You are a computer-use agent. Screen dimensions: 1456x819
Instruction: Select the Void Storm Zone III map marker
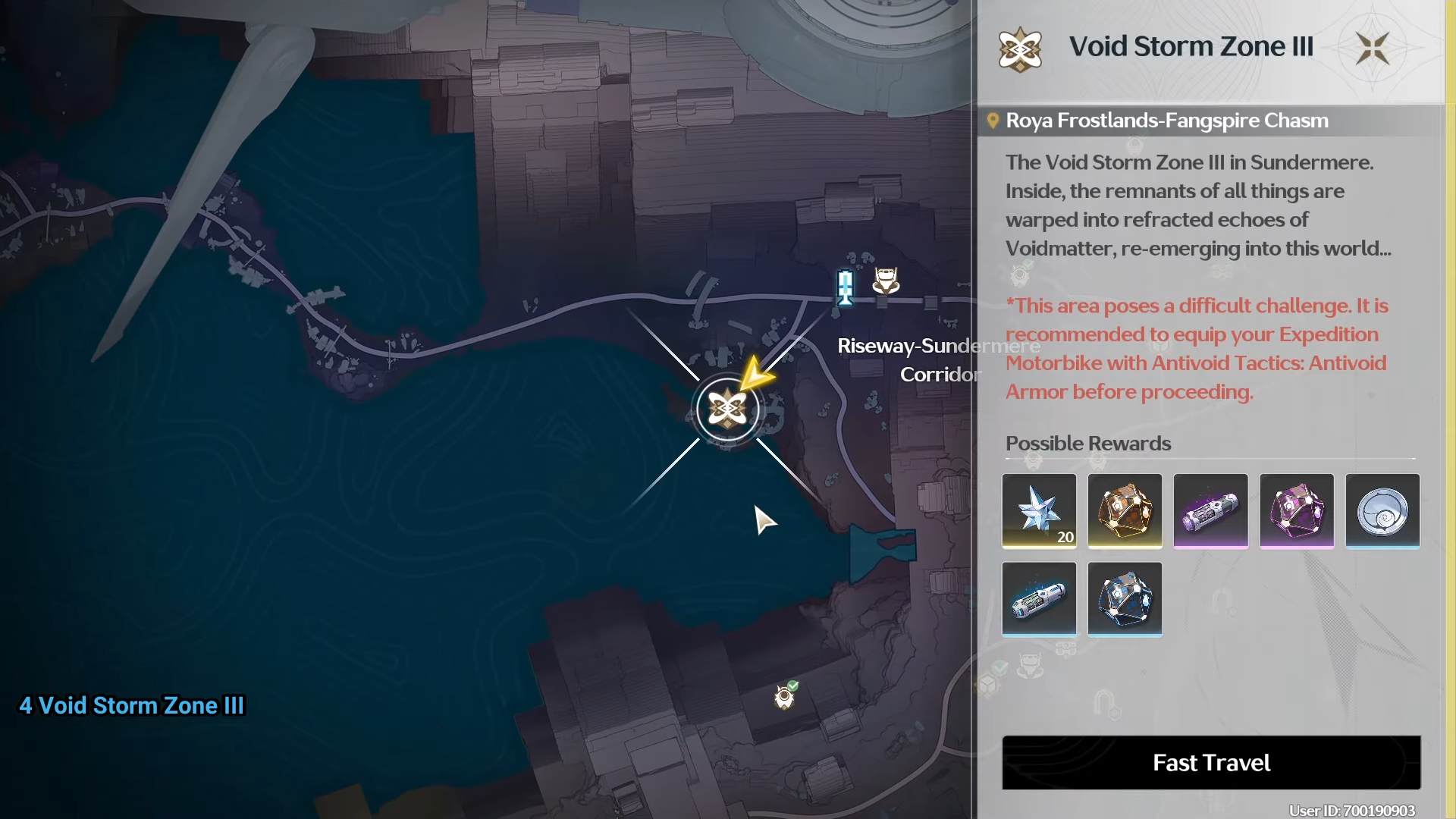point(727,409)
